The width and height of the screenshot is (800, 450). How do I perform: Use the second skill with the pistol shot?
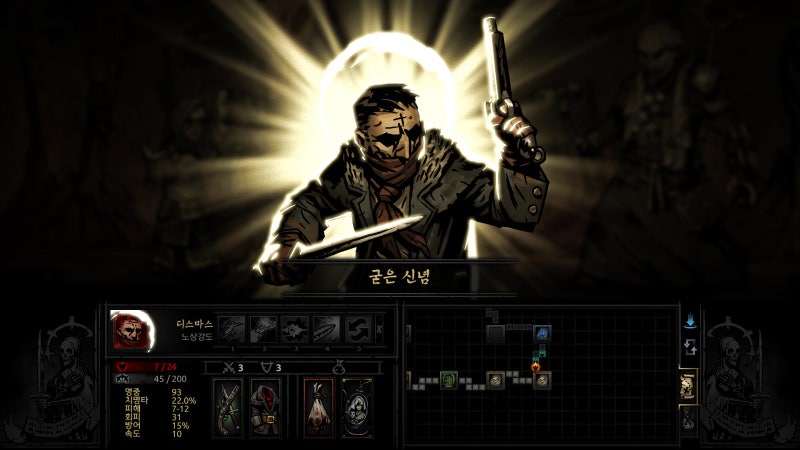264,329
